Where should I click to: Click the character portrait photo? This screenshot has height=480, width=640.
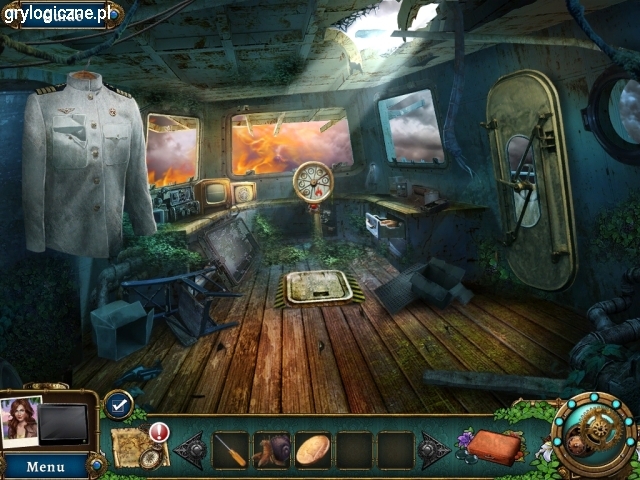tap(20, 421)
